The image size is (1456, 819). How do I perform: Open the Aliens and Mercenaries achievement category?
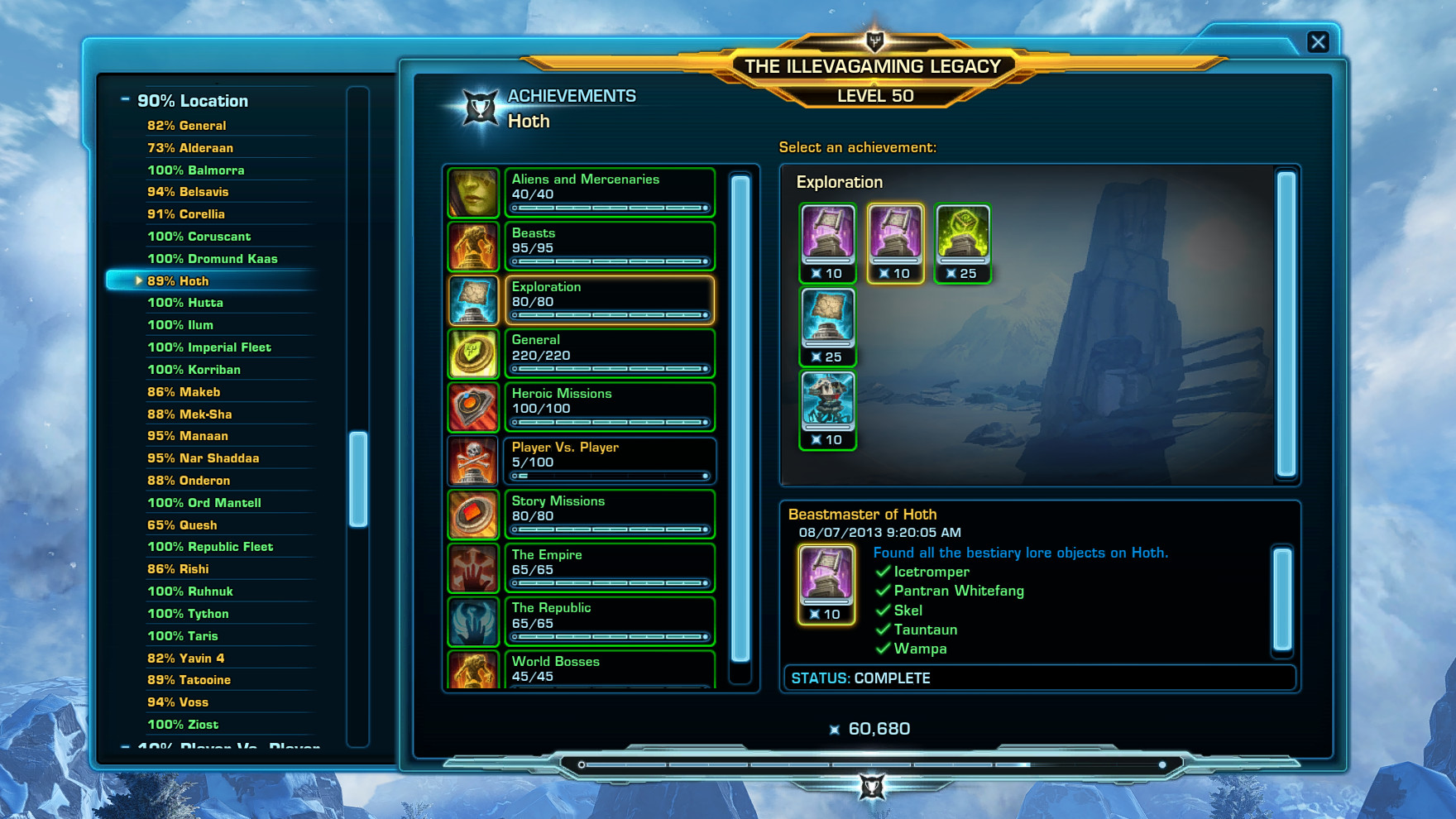click(x=473, y=191)
